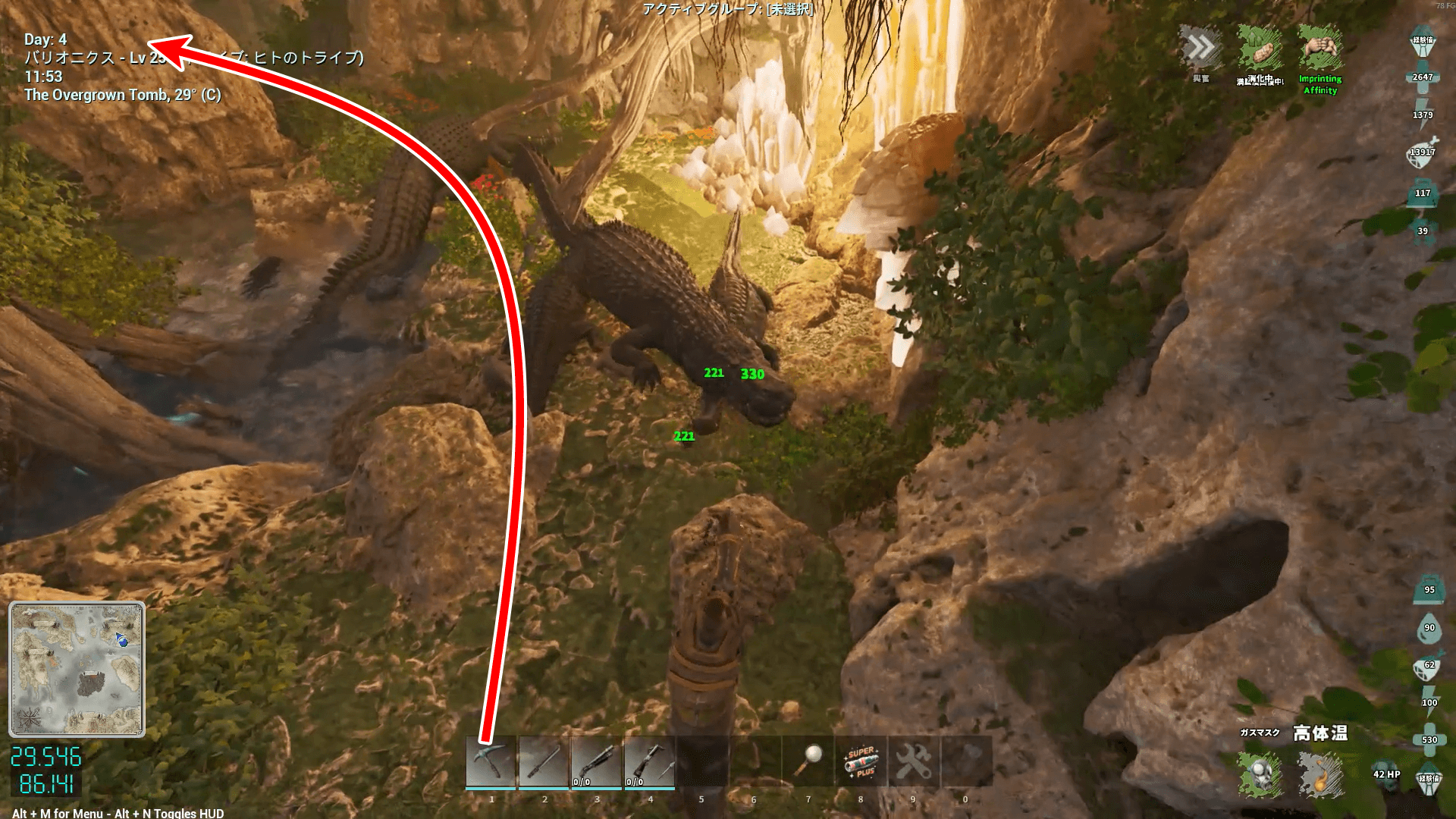The height and width of the screenshot is (819, 1456).
Task: Equip the sword in hotbar slot 2
Action: 544,762
